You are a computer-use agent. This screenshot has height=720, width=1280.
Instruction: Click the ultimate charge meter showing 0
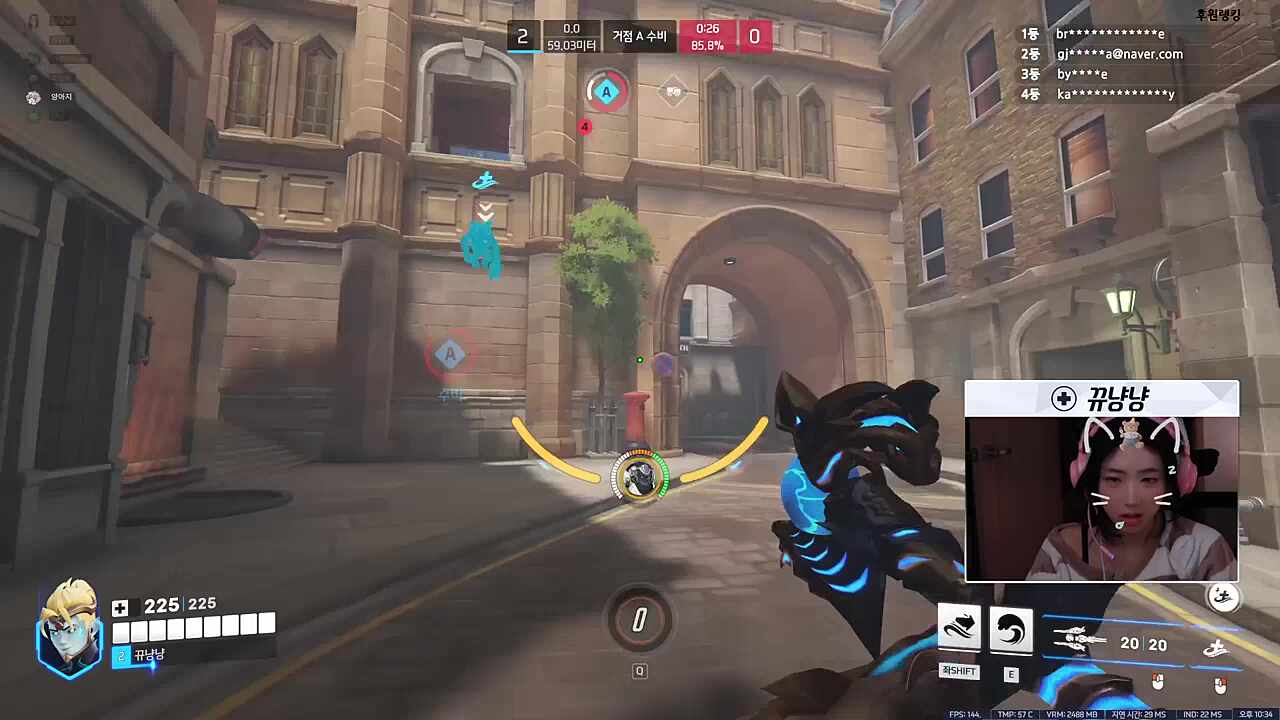(639, 621)
